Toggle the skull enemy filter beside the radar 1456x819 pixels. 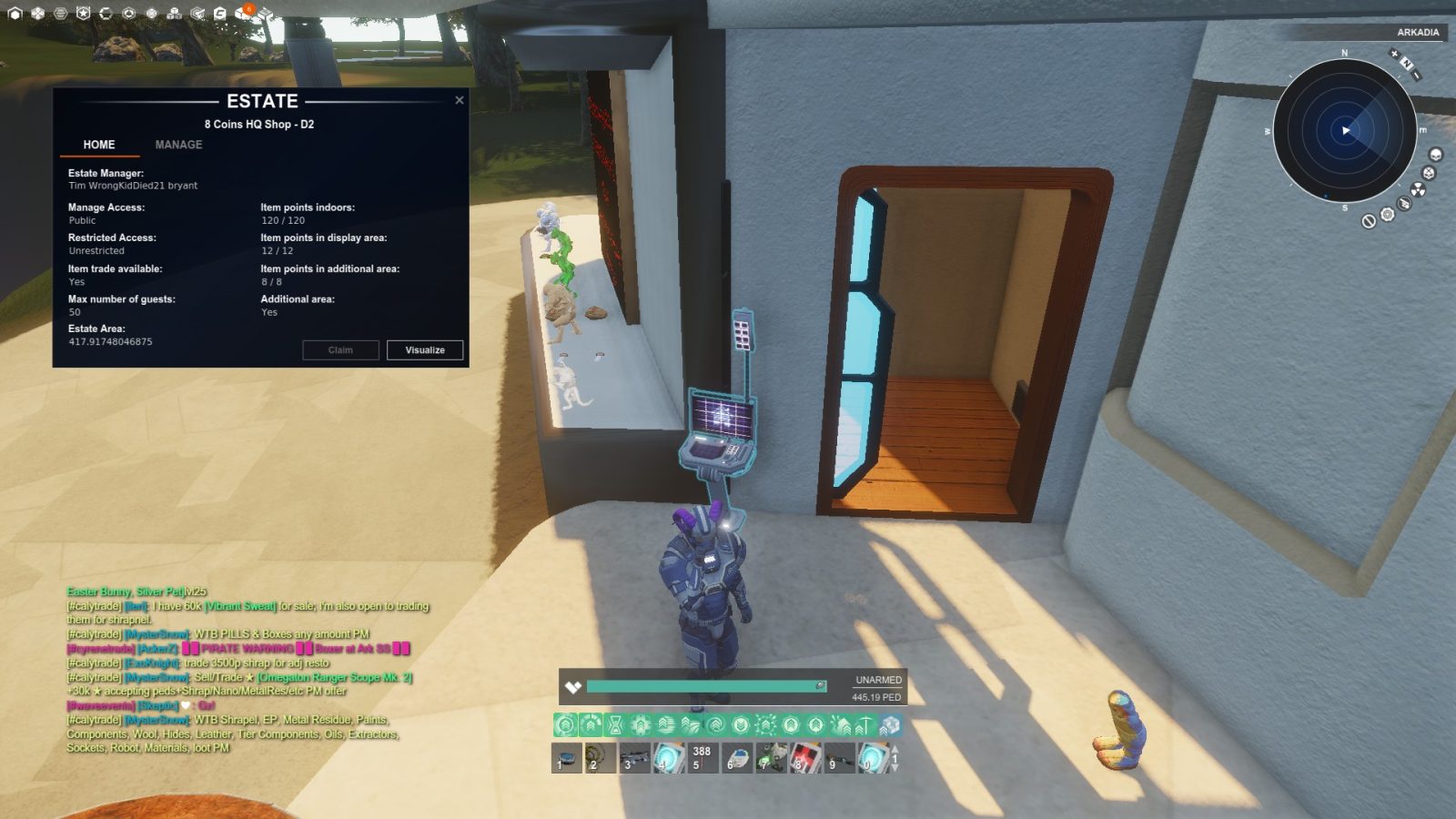click(x=1435, y=154)
